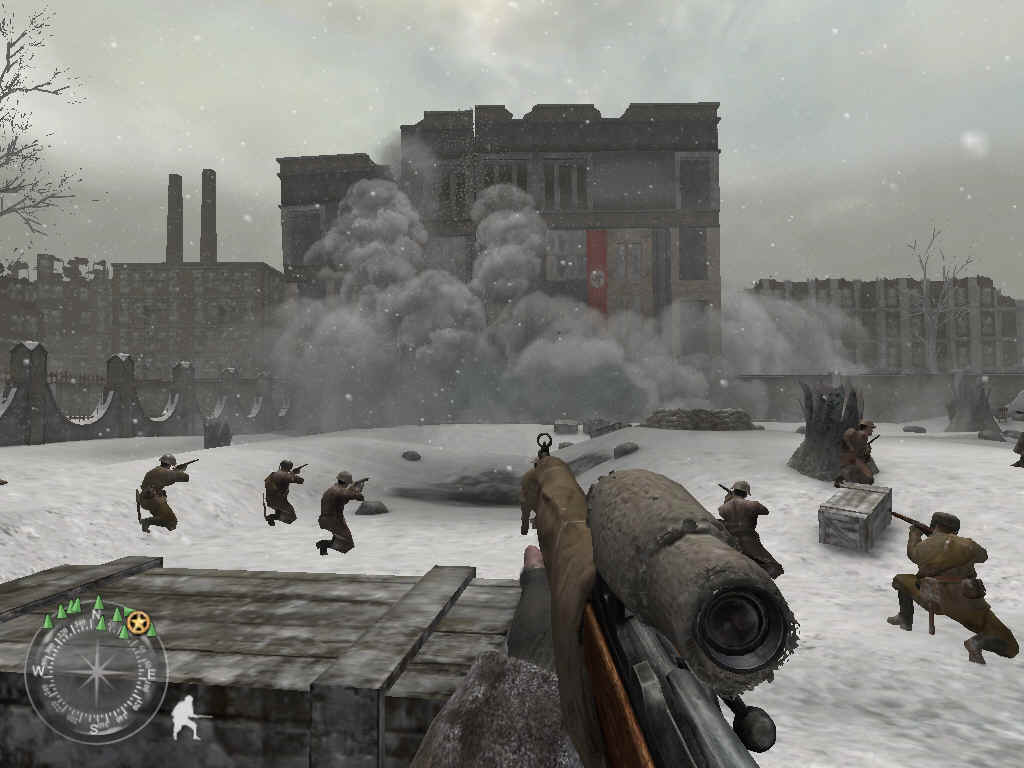Screen dimensions: 1024x768
Task: Click the compass dial
Action: (95, 672)
